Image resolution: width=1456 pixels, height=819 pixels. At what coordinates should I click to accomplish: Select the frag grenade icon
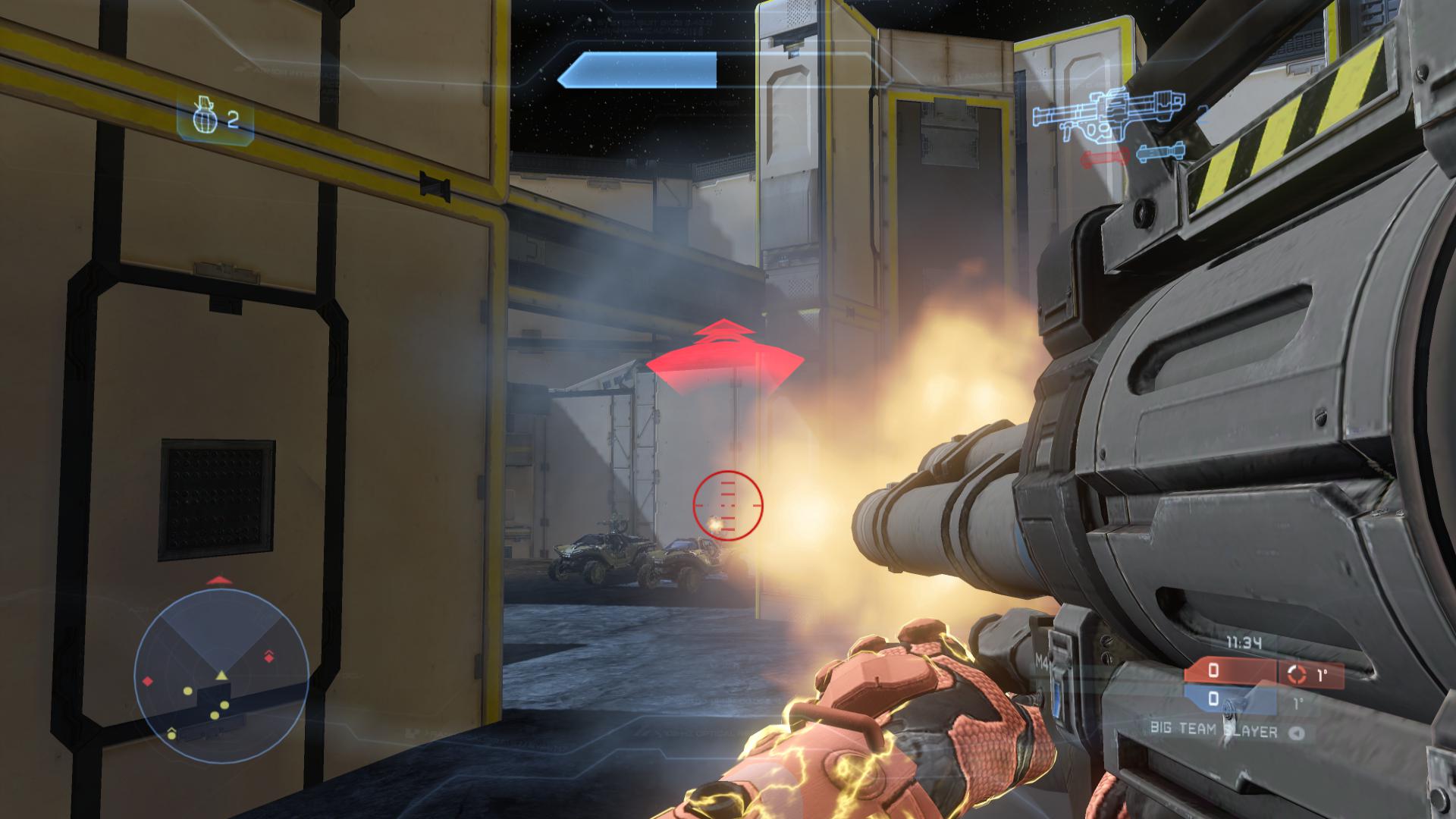(x=201, y=120)
